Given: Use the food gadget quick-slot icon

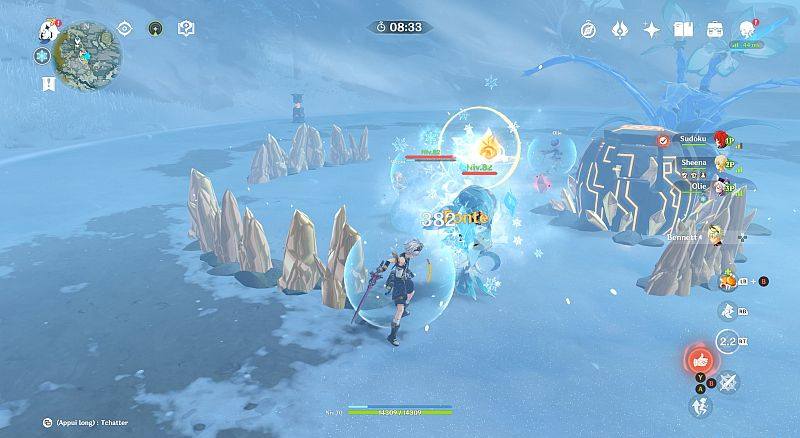Looking at the screenshot, I should (x=730, y=282).
